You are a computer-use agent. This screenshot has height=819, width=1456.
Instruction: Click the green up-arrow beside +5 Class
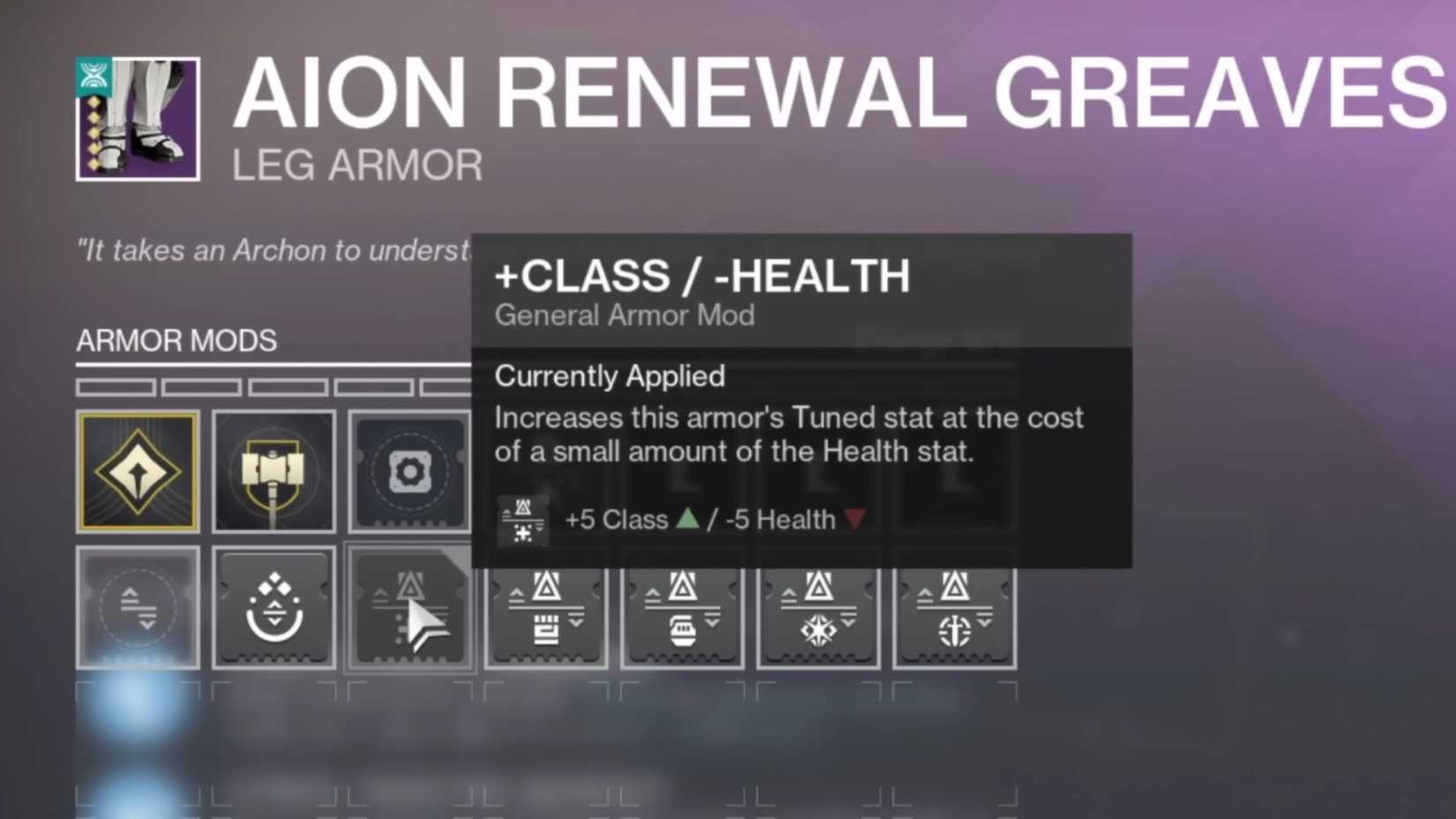pyautogui.click(x=687, y=520)
